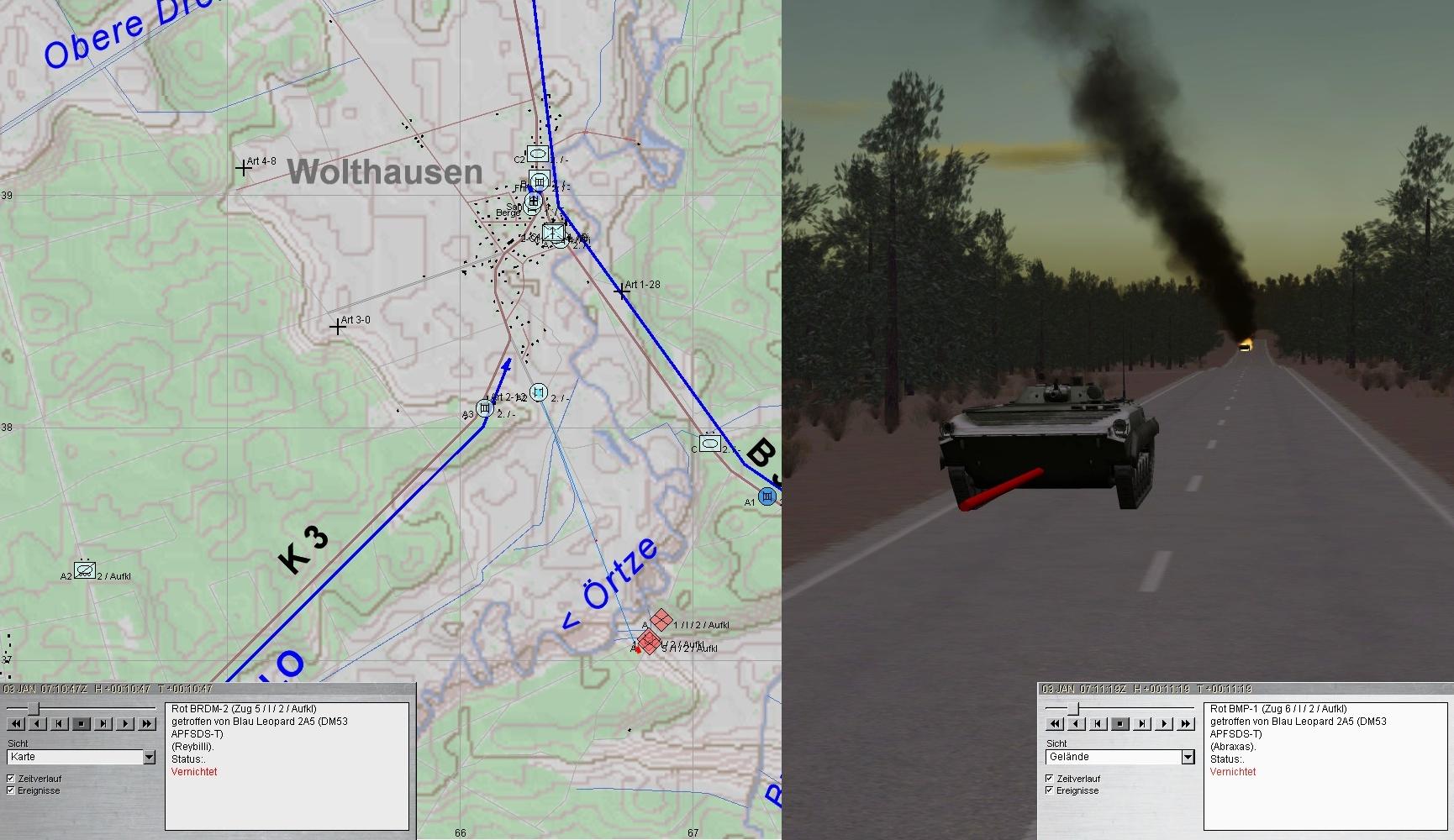The height and width of the screenshot is (840, 1454).
Task: Play forward in the Gelände replay panel
Action: click(1164, 723)
